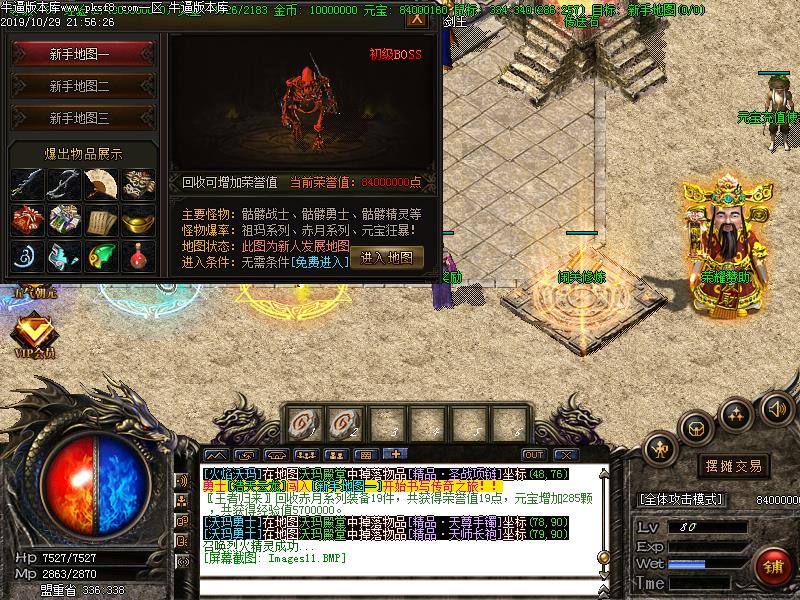Choose the 新手地图二 map entry
Screen dimensions: 800x600
(80, 86)
